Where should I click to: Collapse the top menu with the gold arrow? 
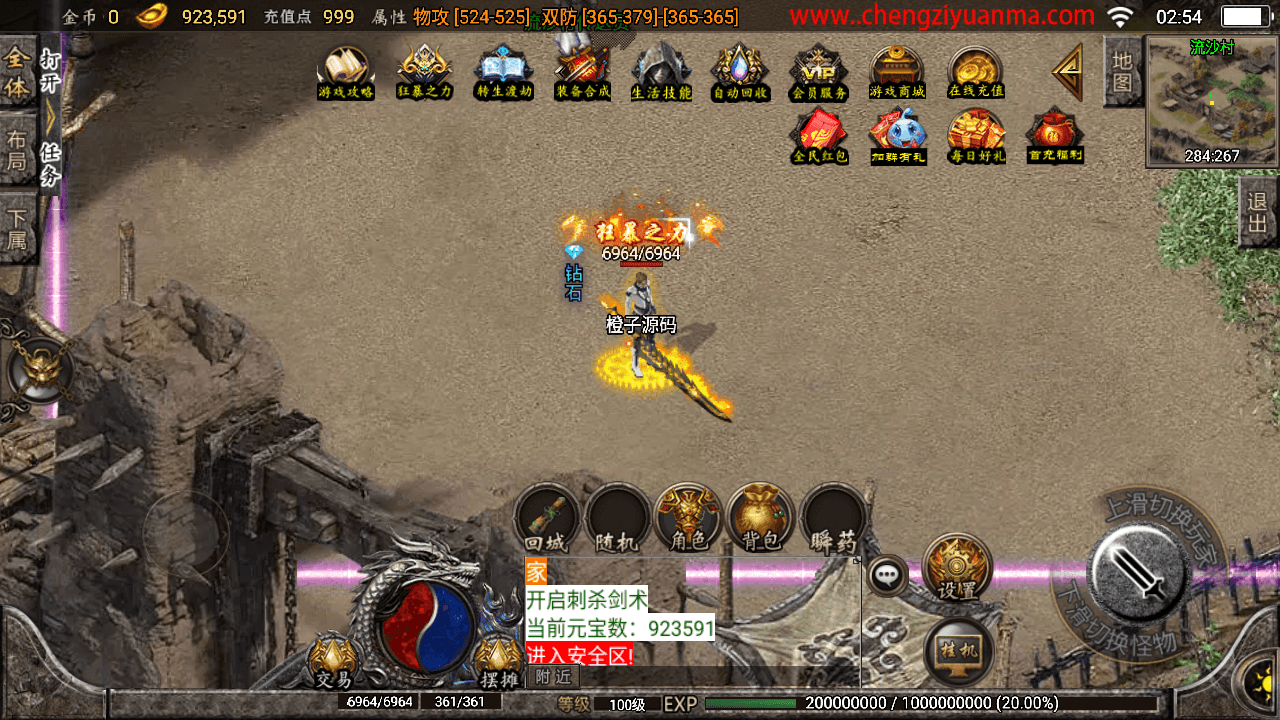point(1068,71)
